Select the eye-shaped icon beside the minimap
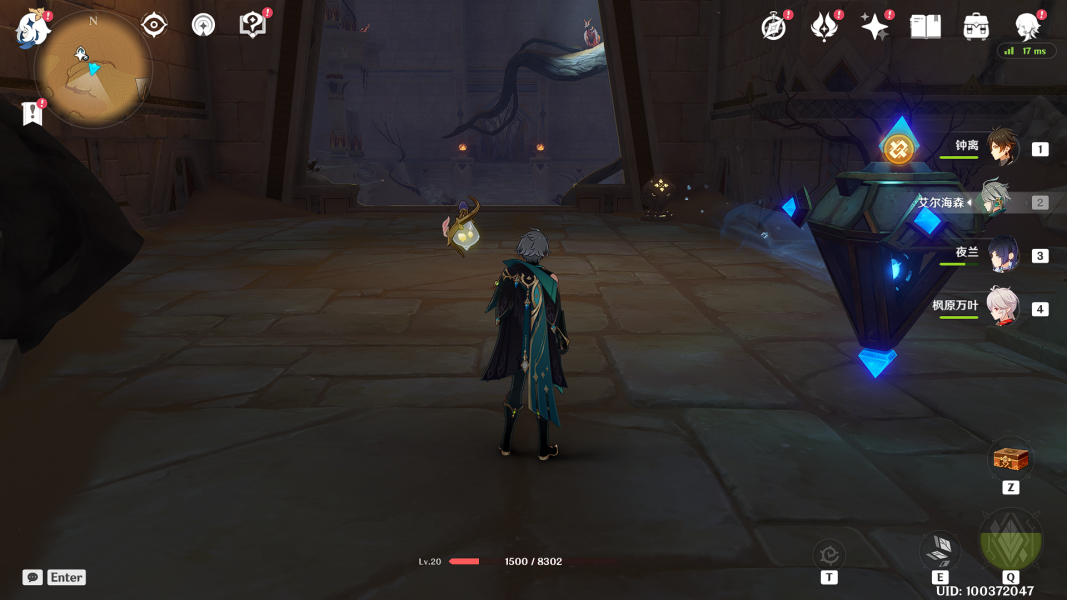Screen dimensions: 1067x600 [x=154, y=25]
